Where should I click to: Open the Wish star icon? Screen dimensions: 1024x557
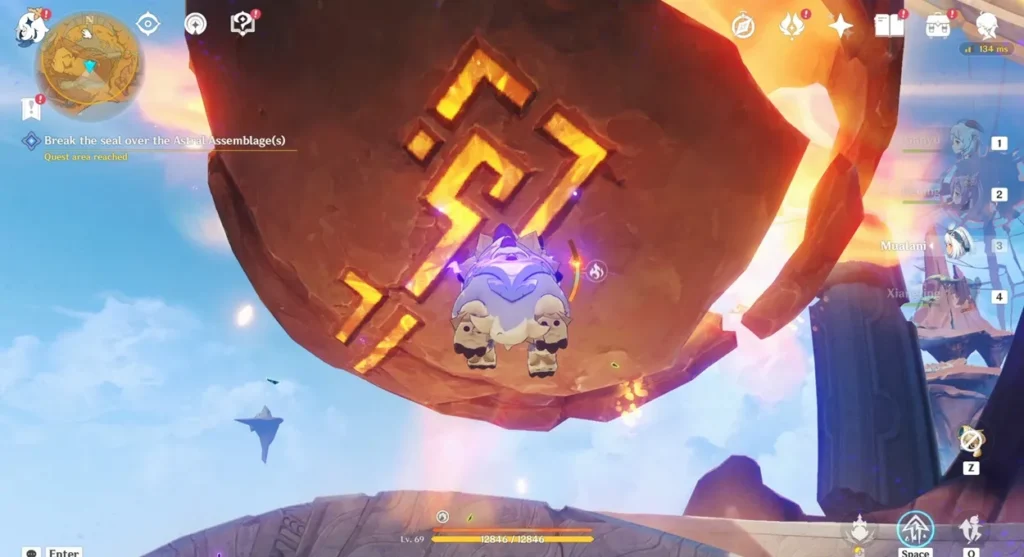coord(841,26)
